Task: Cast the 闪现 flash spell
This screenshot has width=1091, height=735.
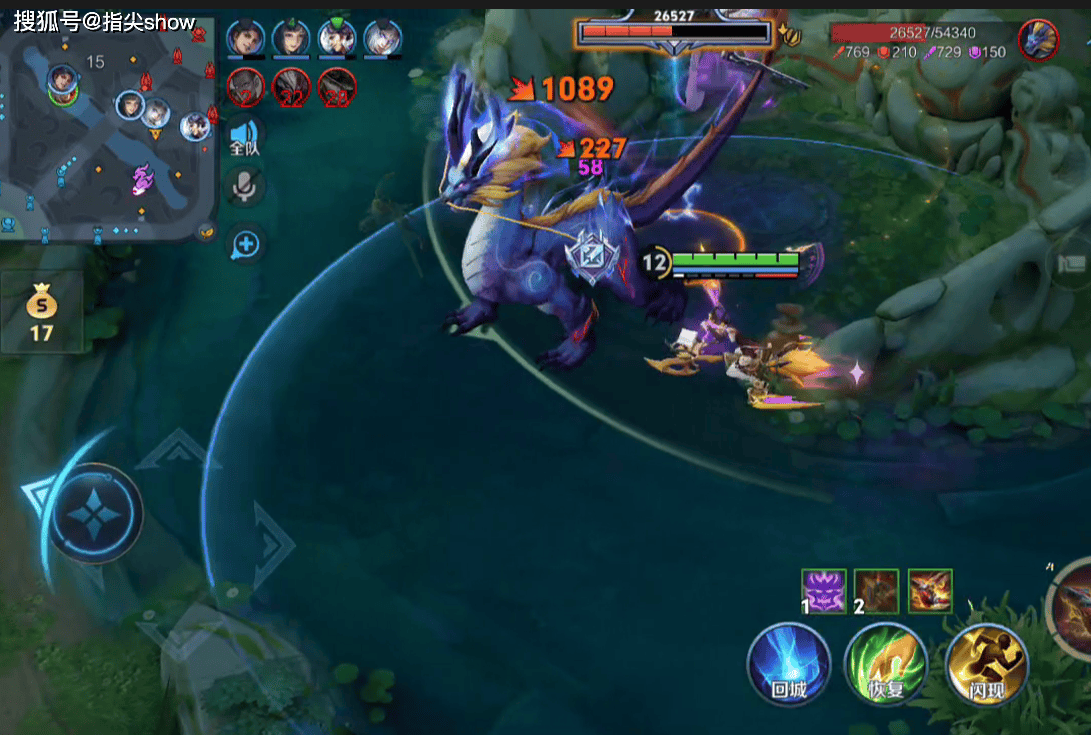Action: pyautogui.click(x=985, y=662)
